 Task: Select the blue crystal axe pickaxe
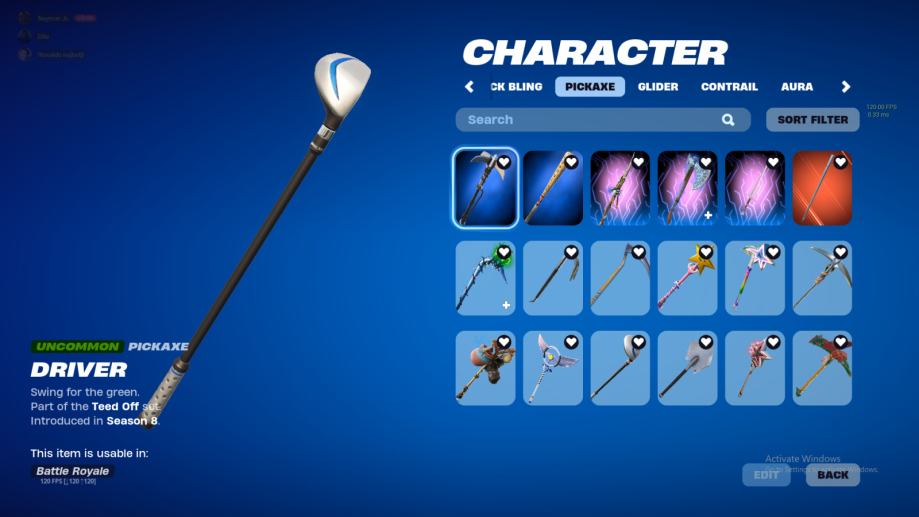687,188
